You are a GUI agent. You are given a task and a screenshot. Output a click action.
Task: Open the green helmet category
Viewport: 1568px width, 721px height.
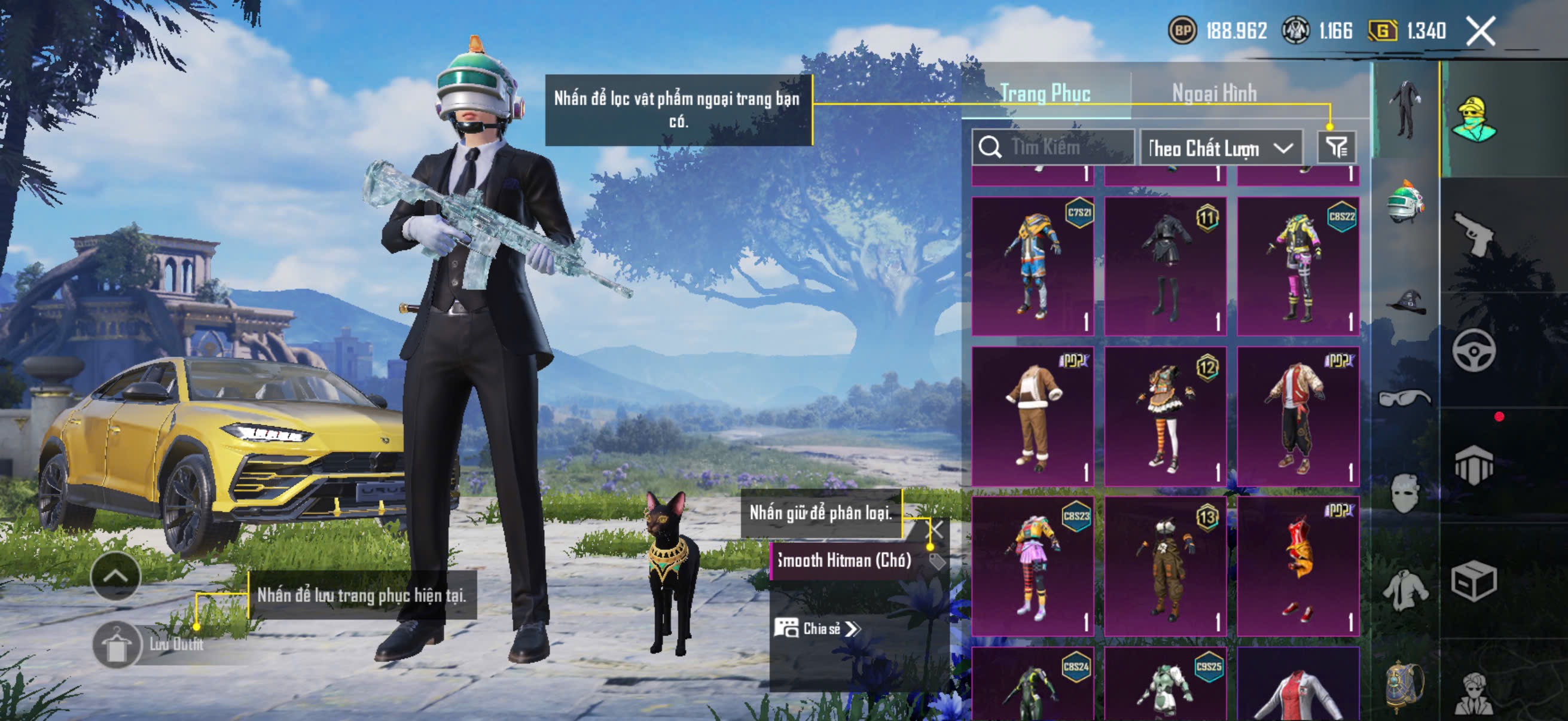tap(1405, 202)
